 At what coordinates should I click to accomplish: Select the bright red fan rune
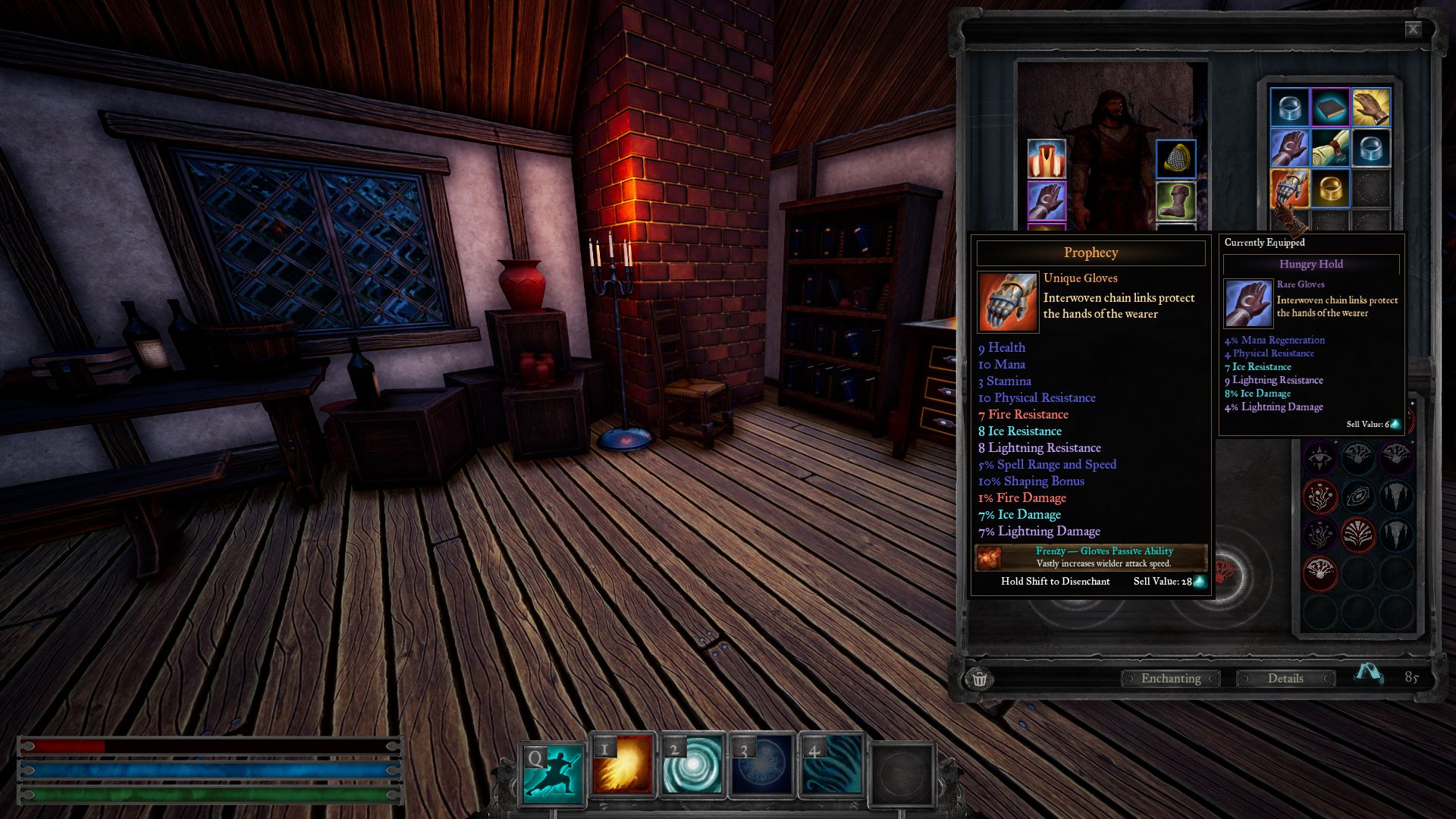tap(1357, 534)
